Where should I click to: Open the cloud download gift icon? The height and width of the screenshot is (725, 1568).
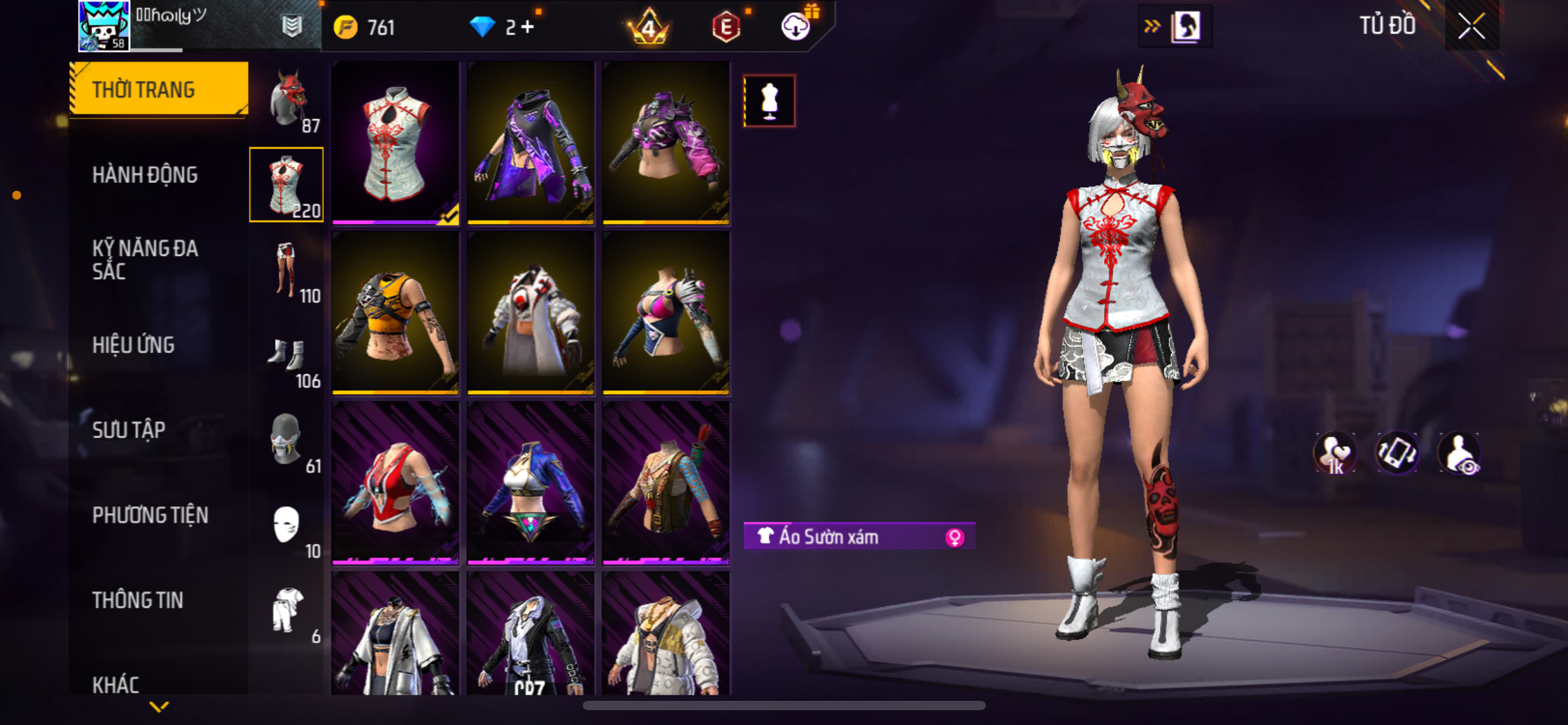click(x=796, y=27)
